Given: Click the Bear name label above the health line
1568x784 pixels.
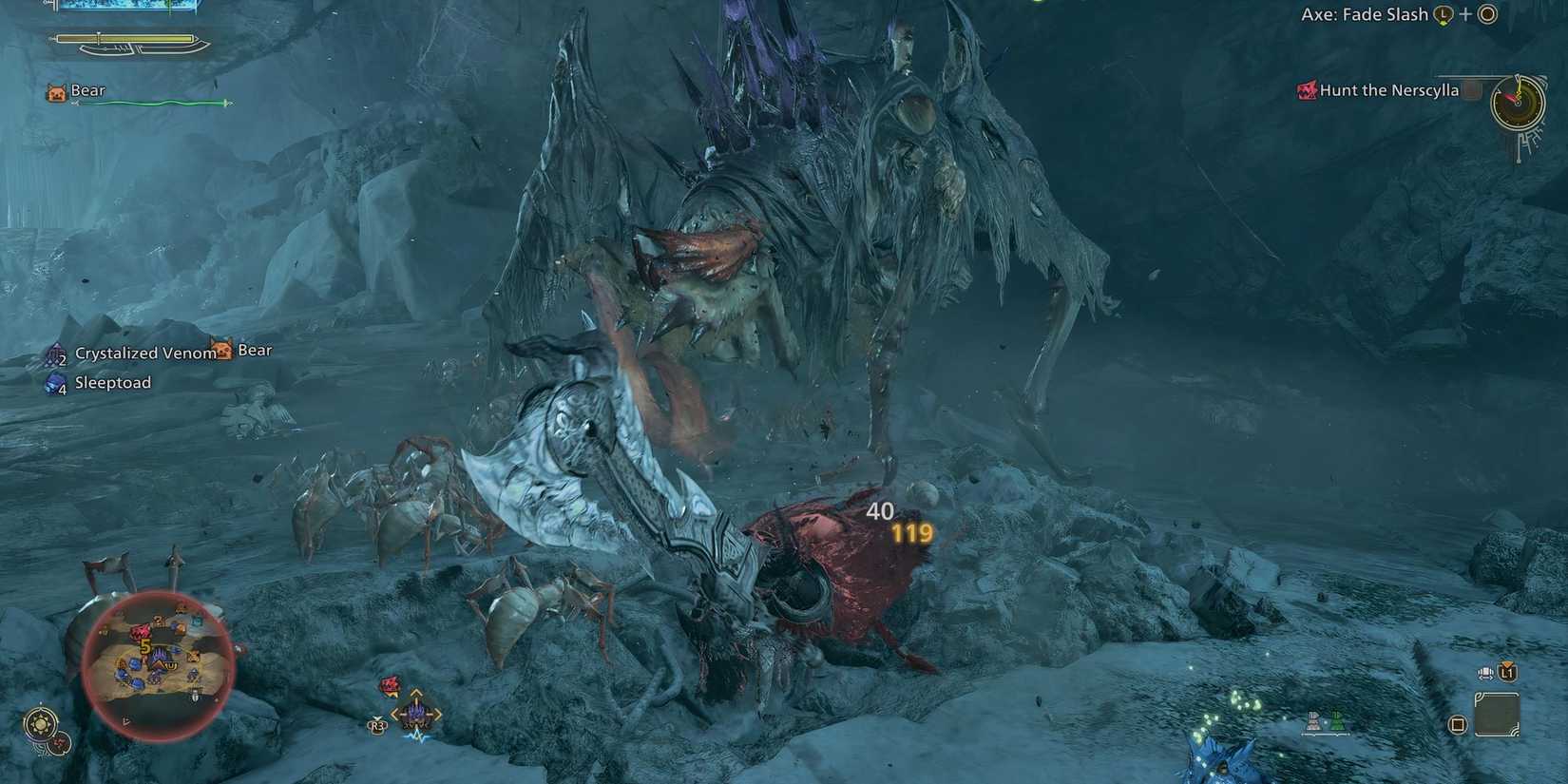Looking at the screenshot, I should pyautogui.click(x=86, y=89).
